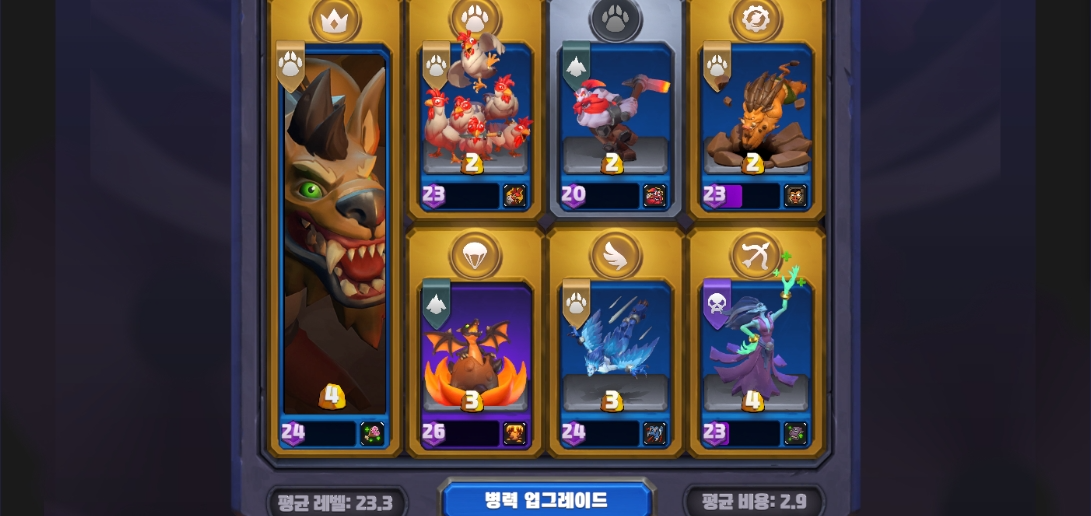Click the crown leader slot icon
The image size is (1091, 516).
334,18
